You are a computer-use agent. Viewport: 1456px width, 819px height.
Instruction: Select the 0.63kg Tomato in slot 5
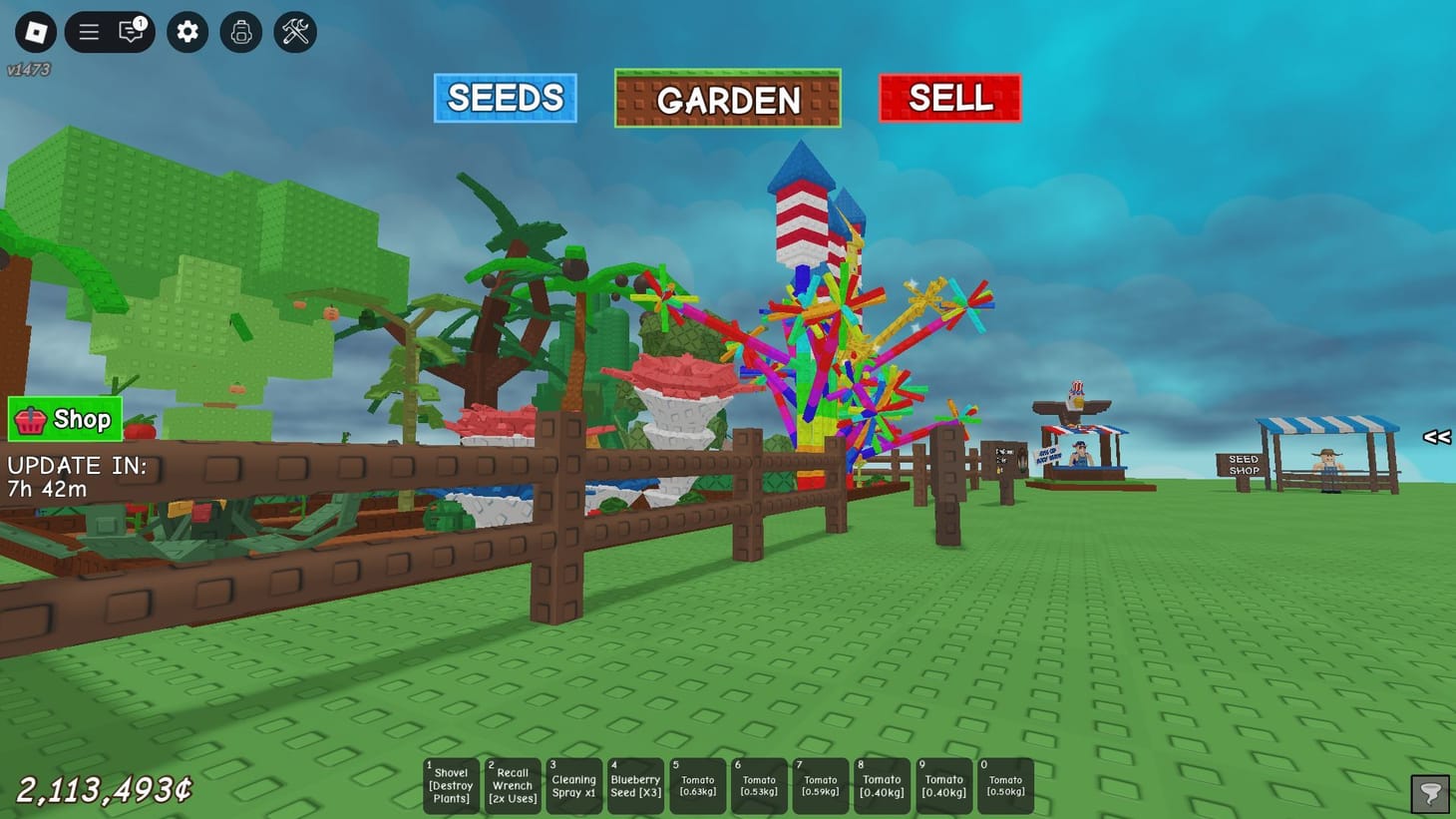pyautogui.click(x=697, y=785)
